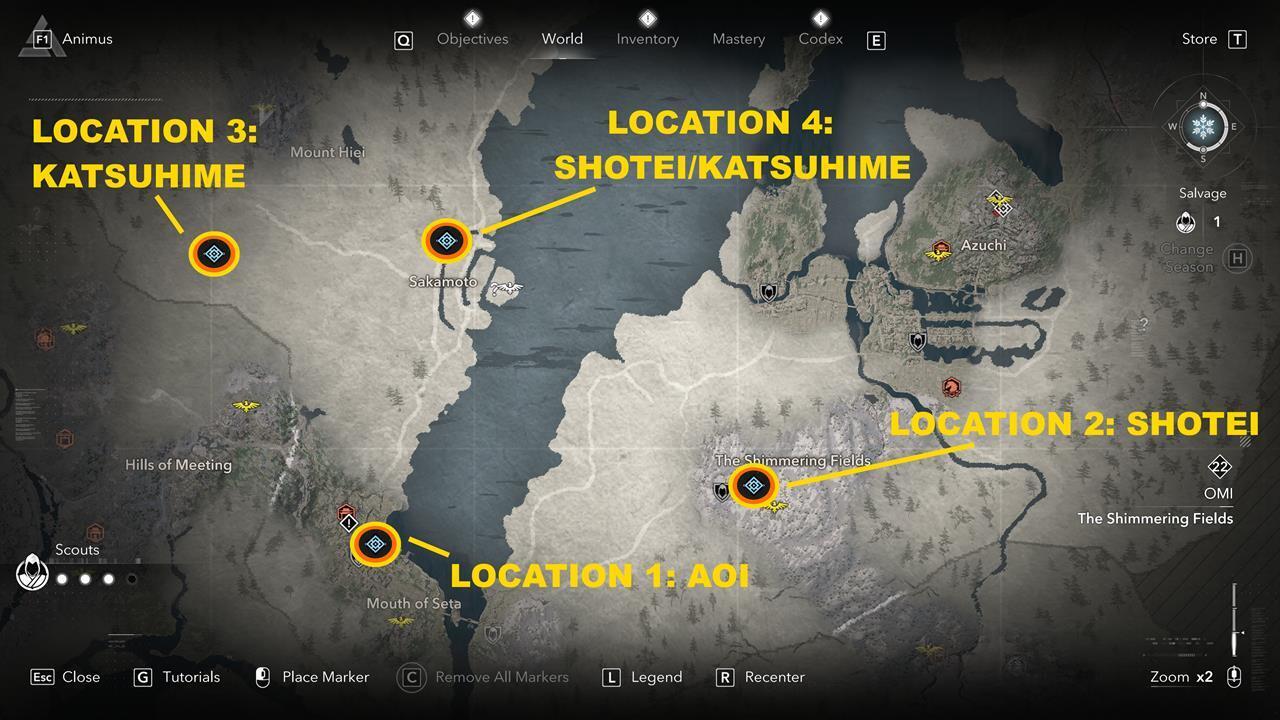Screen dimensions: 1280x720
Task: Click the Scouts icon
Action: click(31, 574)
